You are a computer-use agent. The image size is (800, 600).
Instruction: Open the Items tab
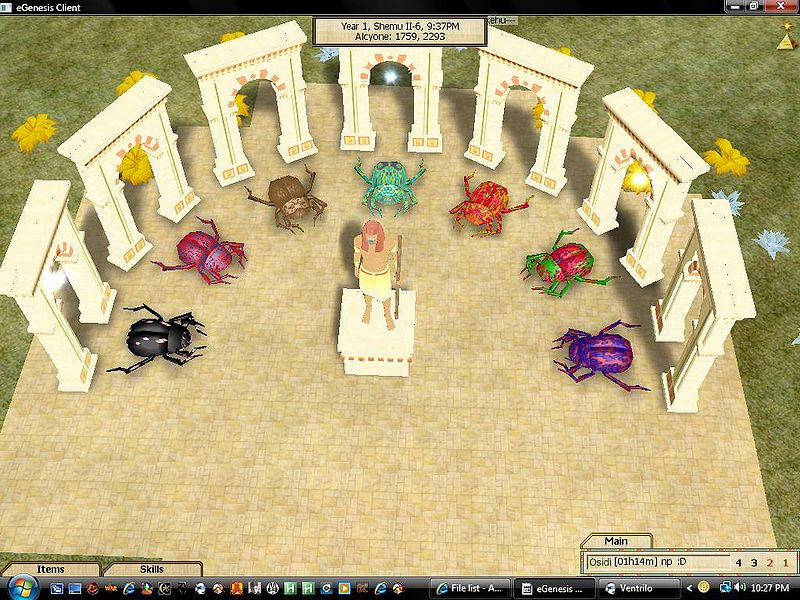[50, 569]
